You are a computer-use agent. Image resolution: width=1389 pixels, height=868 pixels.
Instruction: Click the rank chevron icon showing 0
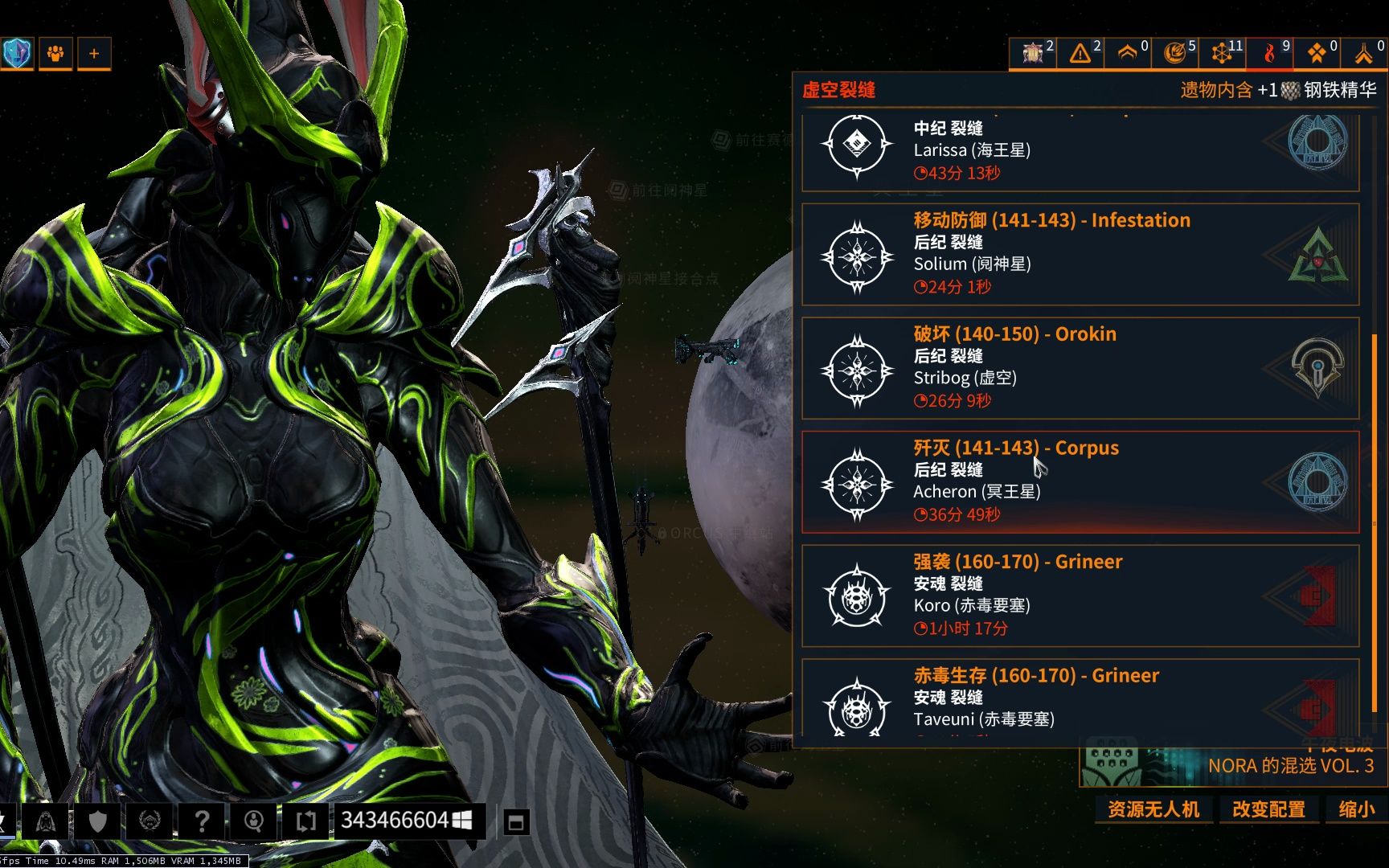1125,53
